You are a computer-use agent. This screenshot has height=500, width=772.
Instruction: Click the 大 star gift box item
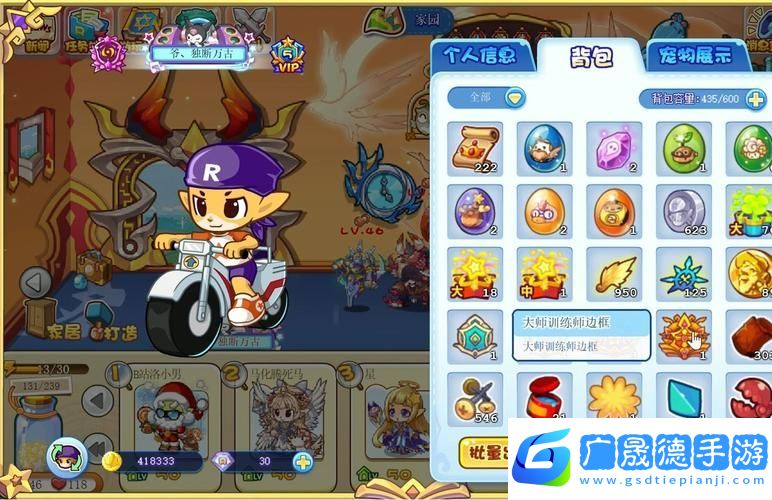[474, 273]
